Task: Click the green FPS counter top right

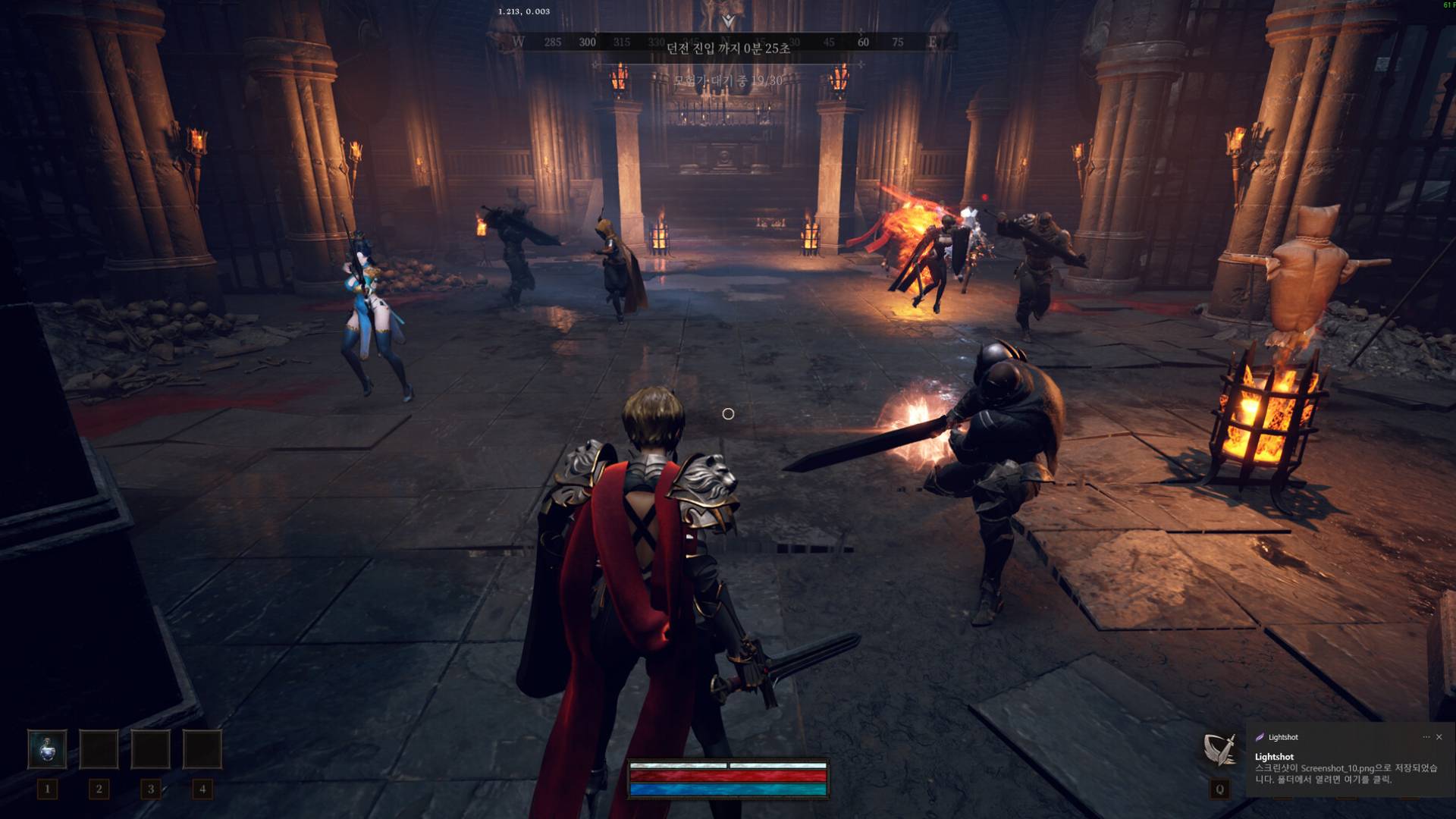Action: click(1447, 6)
